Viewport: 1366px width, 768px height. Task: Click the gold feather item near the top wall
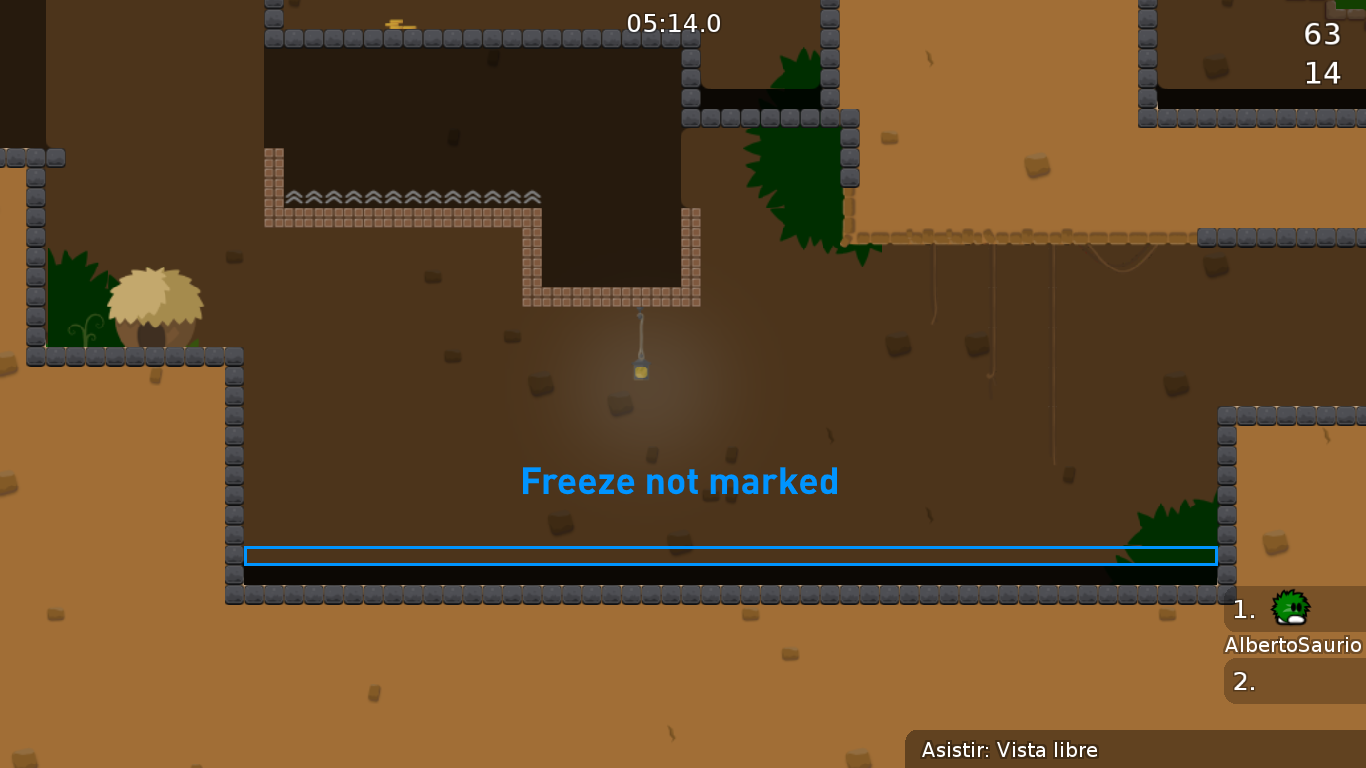[x=399, y=24]
